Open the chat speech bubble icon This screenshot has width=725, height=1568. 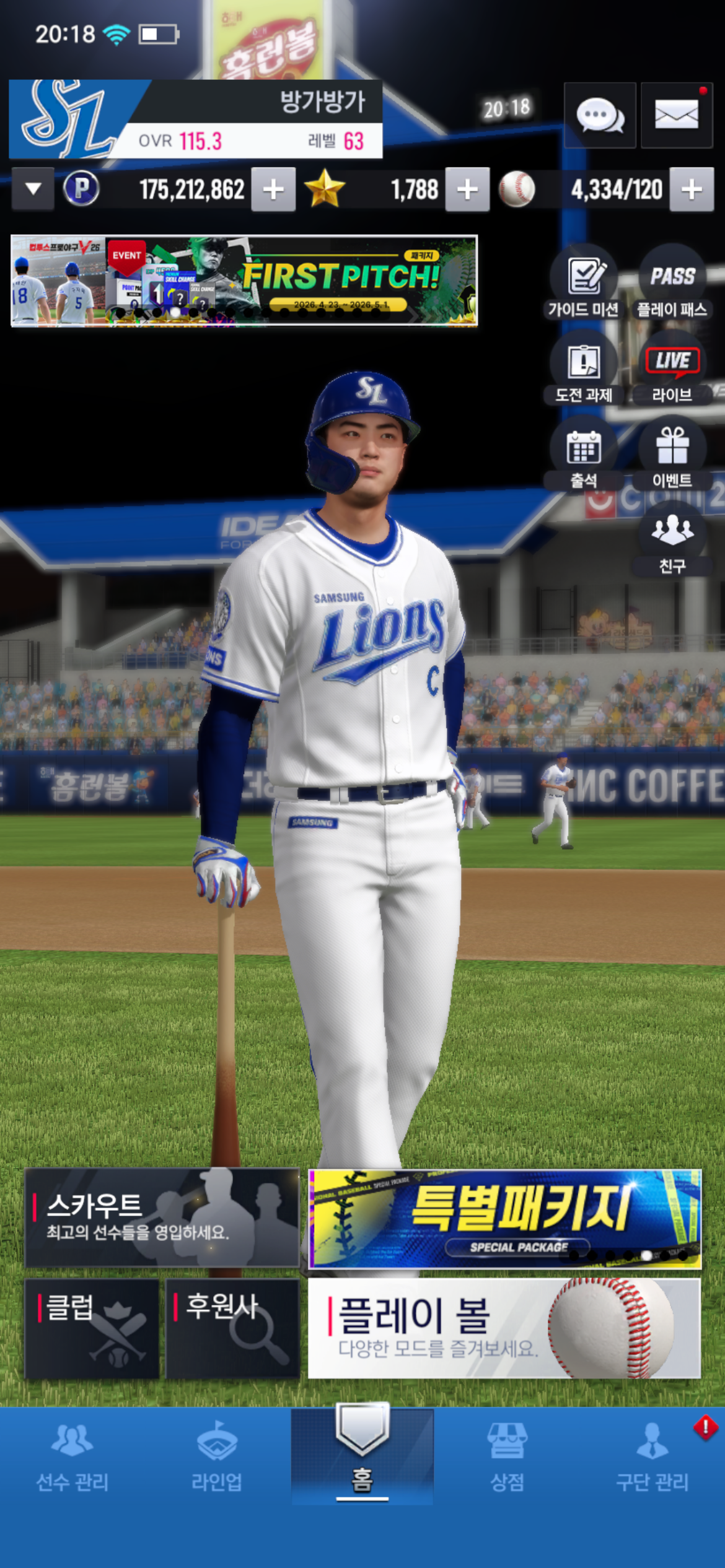point(599,116)
